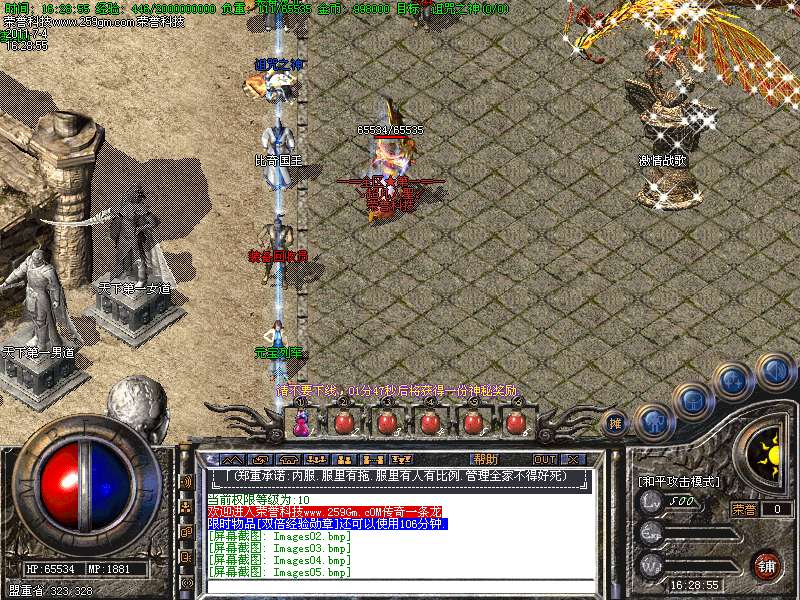Click the 帮助 help button
800x600 pixels.
pyautogui.click(x=485, y=459)
